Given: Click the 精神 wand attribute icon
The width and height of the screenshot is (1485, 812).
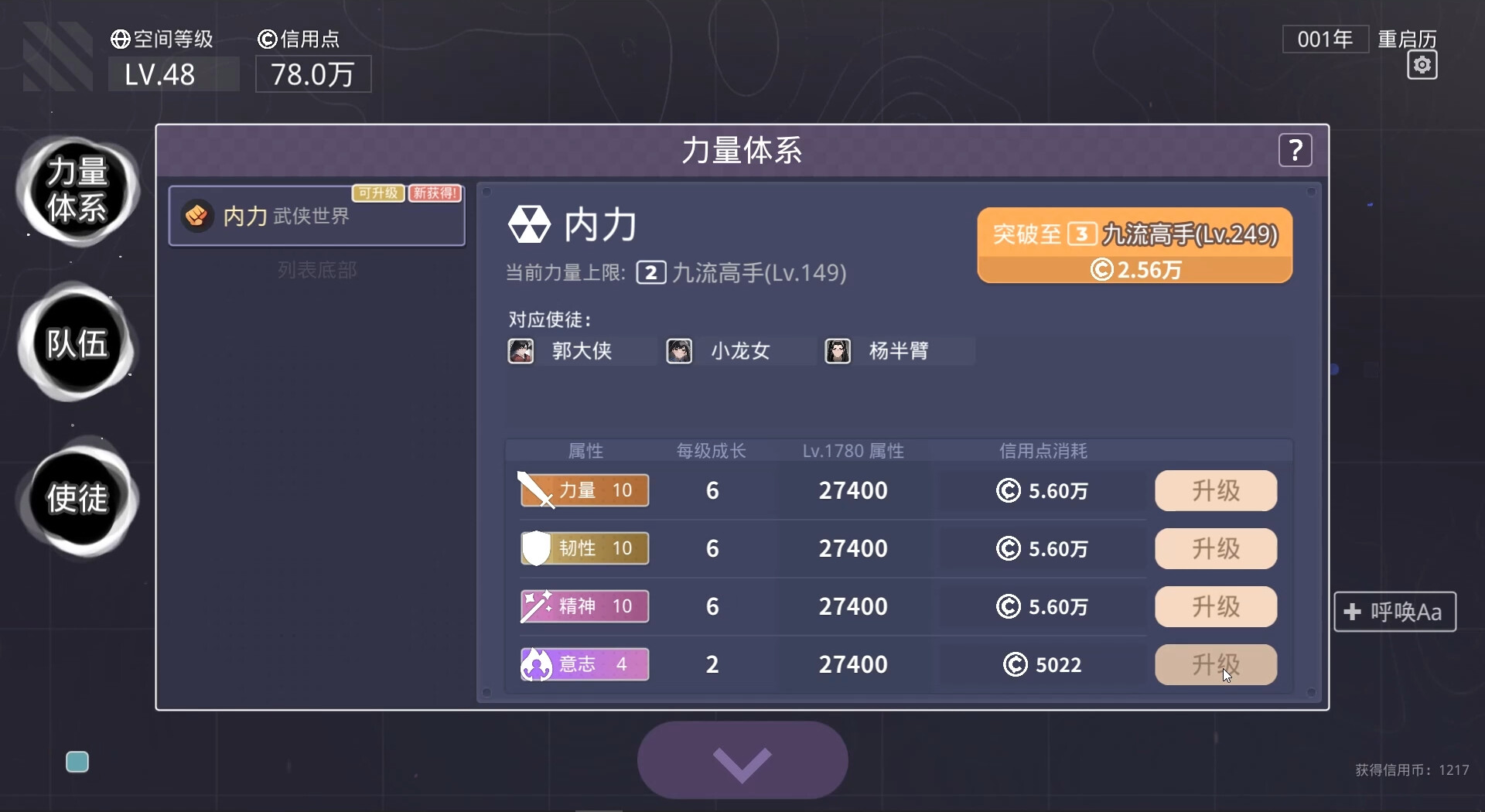Looking at the screenshot, I should (x=535, y=606).
